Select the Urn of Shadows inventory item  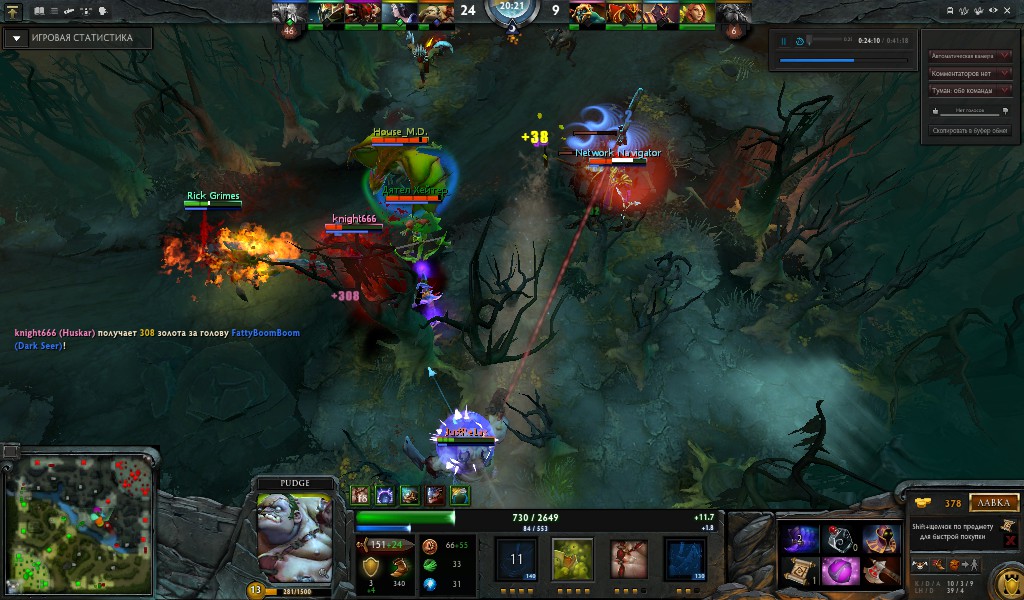tap(839, 539)
